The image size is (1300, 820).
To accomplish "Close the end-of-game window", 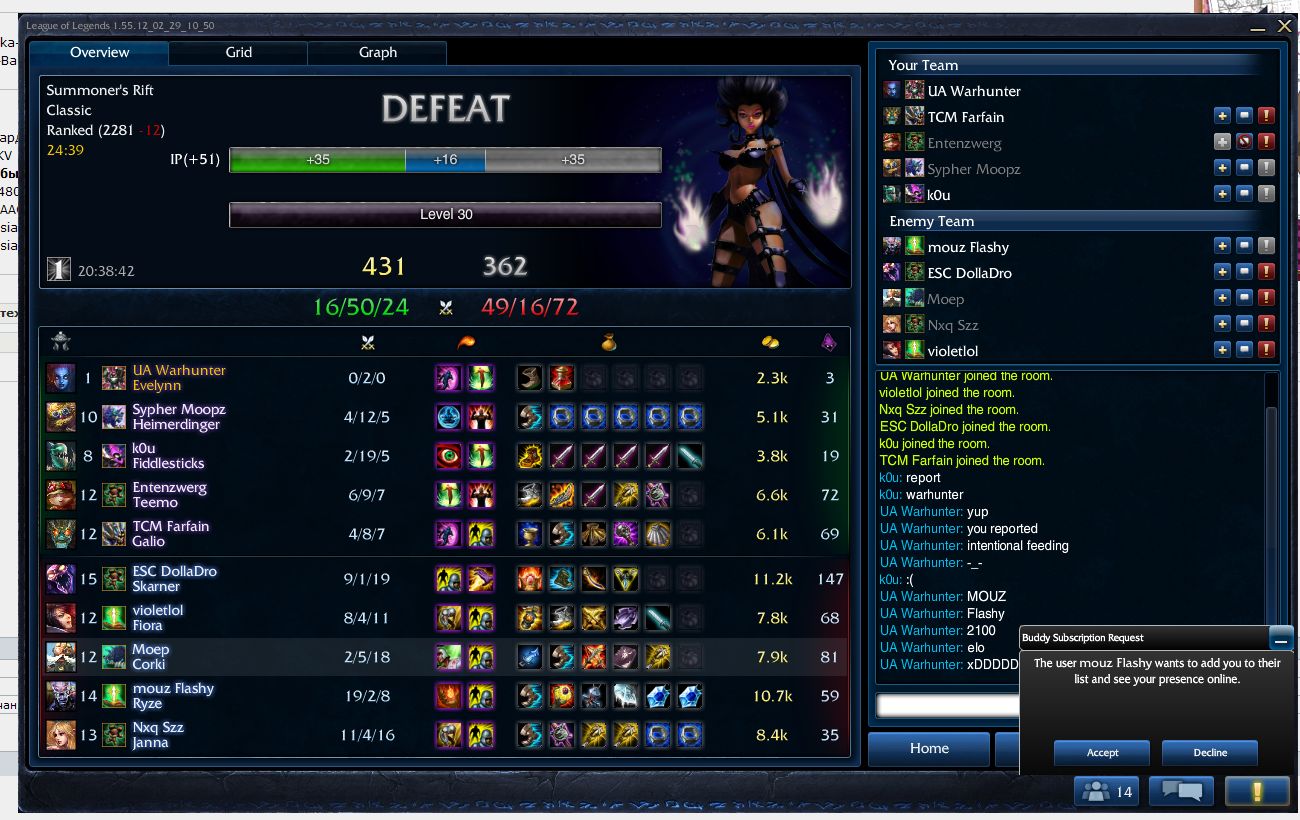I will 1284,26.
